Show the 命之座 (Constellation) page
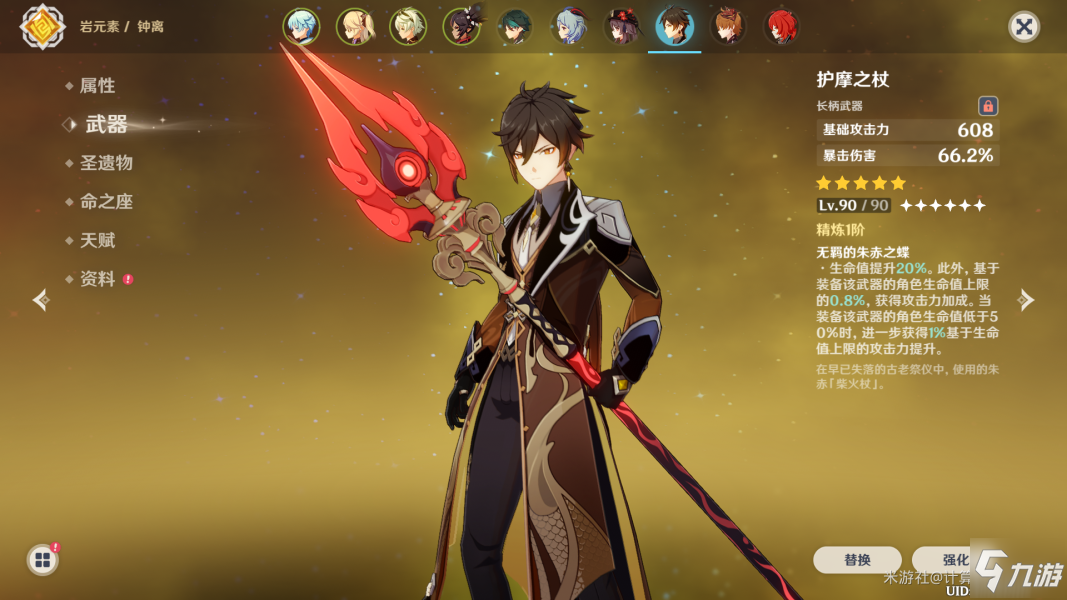Screen dimensions: 1067x600 (106, 202)
